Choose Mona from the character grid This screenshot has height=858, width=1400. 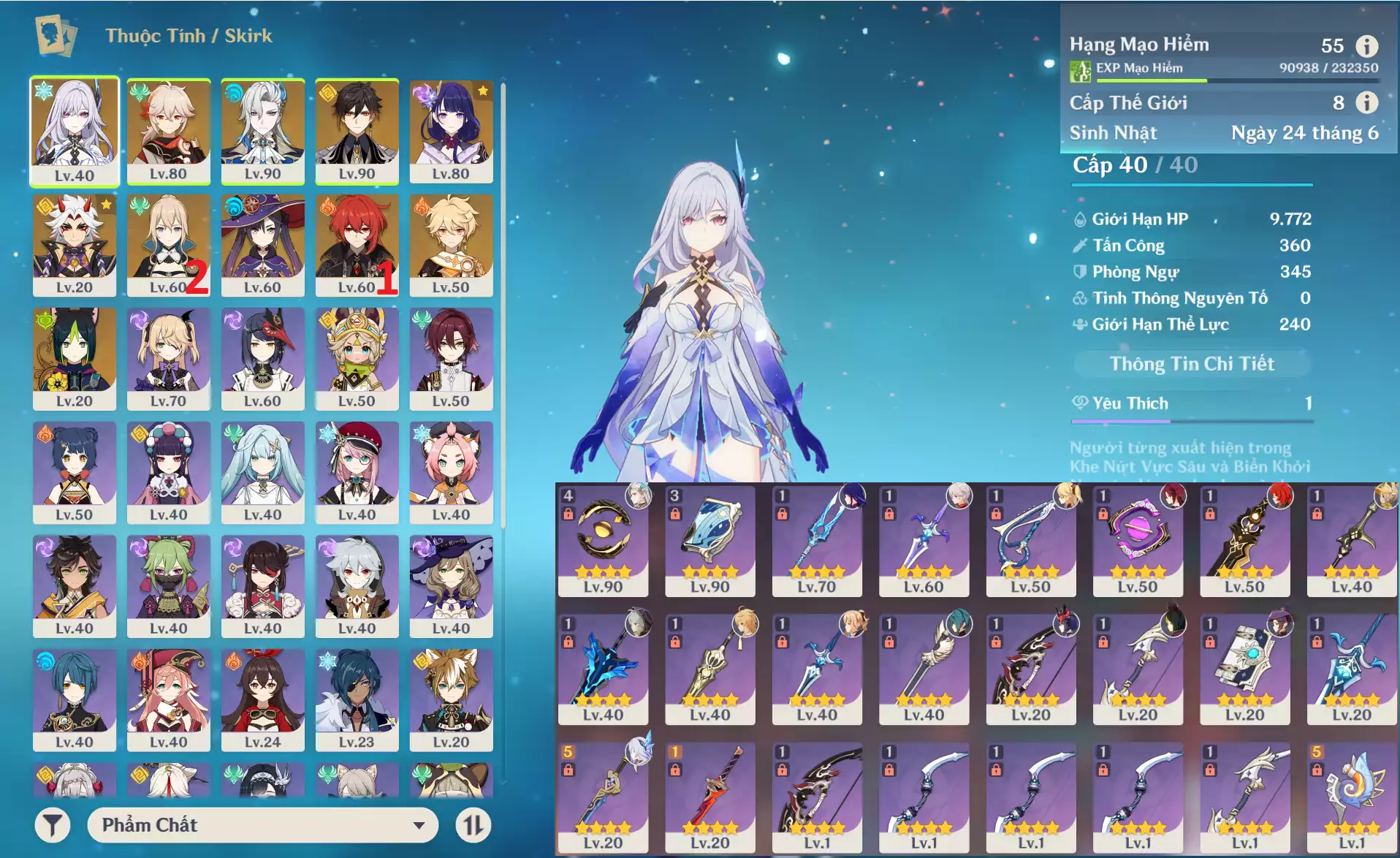point(262,244)
